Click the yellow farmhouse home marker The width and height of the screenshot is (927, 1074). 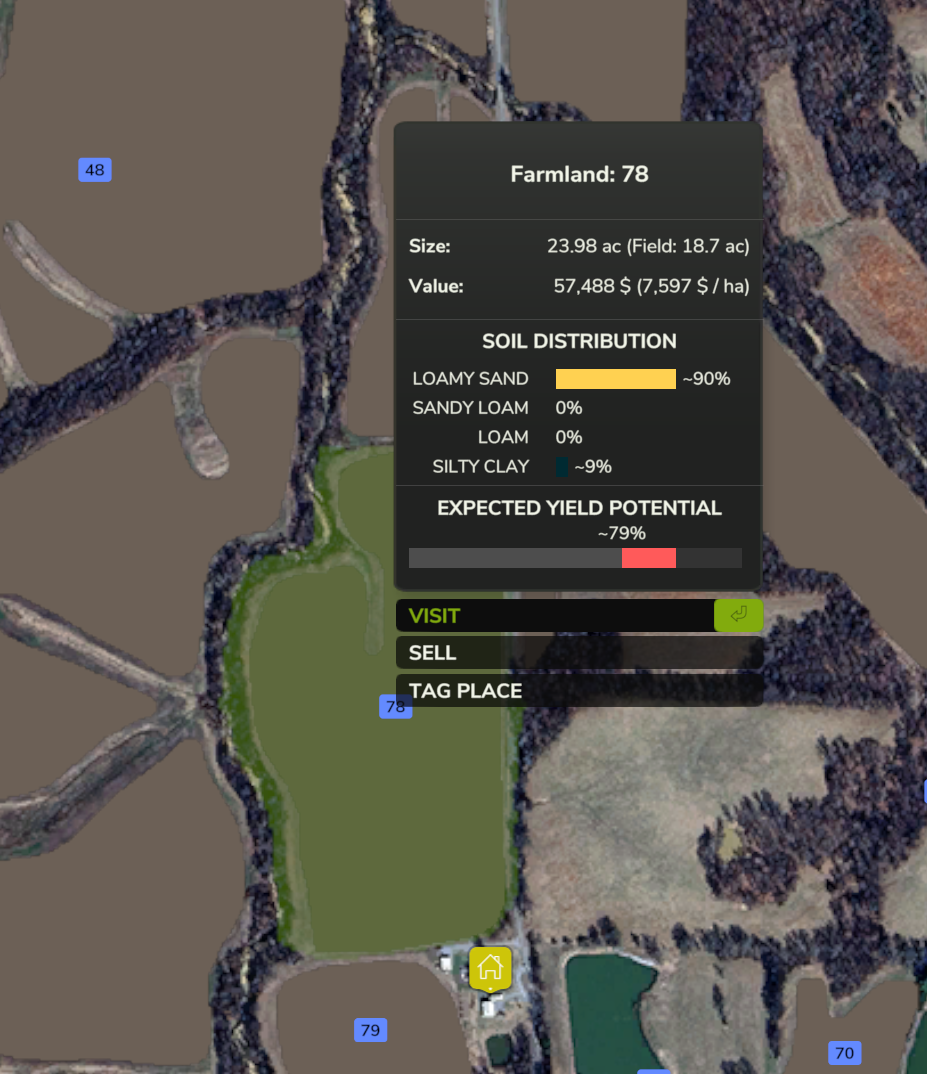point(490,968)
